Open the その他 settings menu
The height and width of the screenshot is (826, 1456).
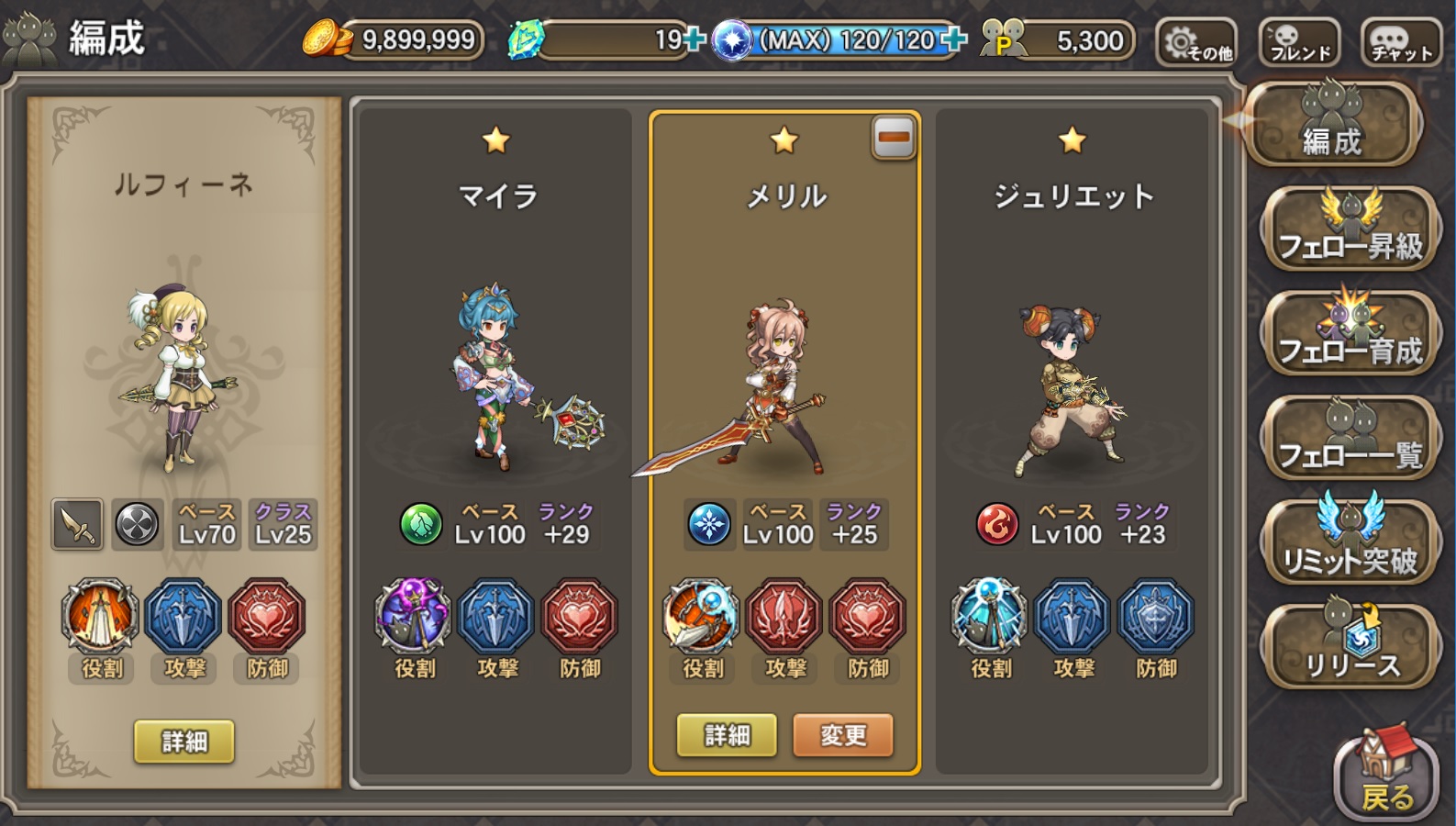click(1196, 42)
